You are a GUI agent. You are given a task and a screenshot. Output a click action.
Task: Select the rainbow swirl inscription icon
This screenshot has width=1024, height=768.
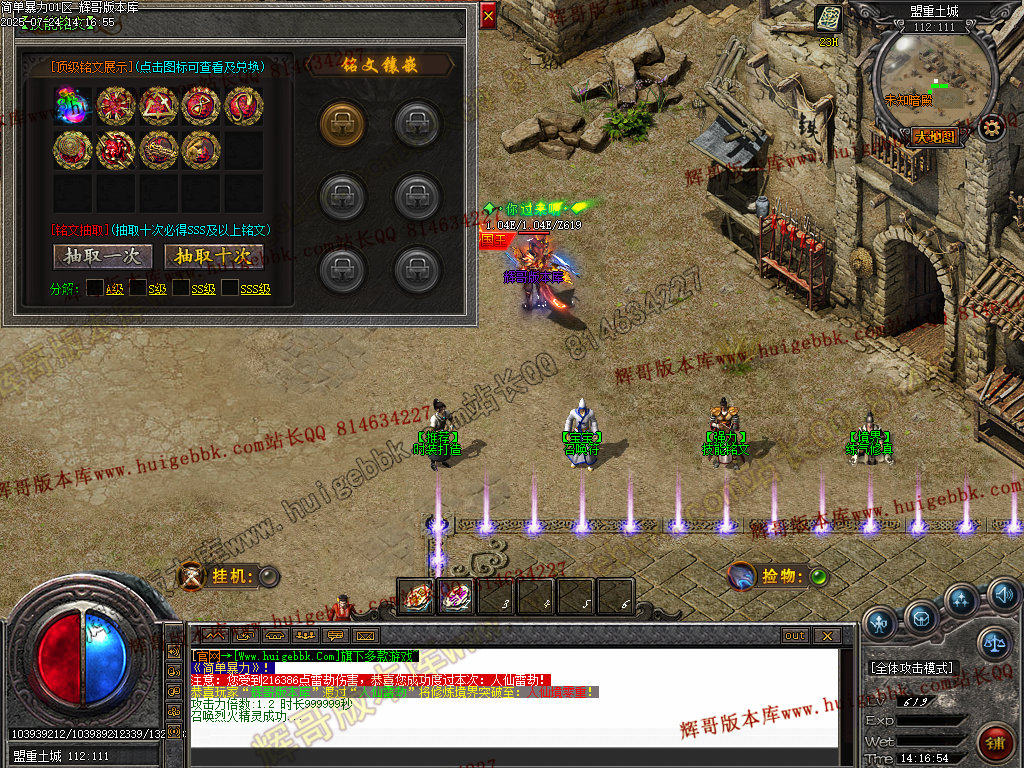click(73, 106)
